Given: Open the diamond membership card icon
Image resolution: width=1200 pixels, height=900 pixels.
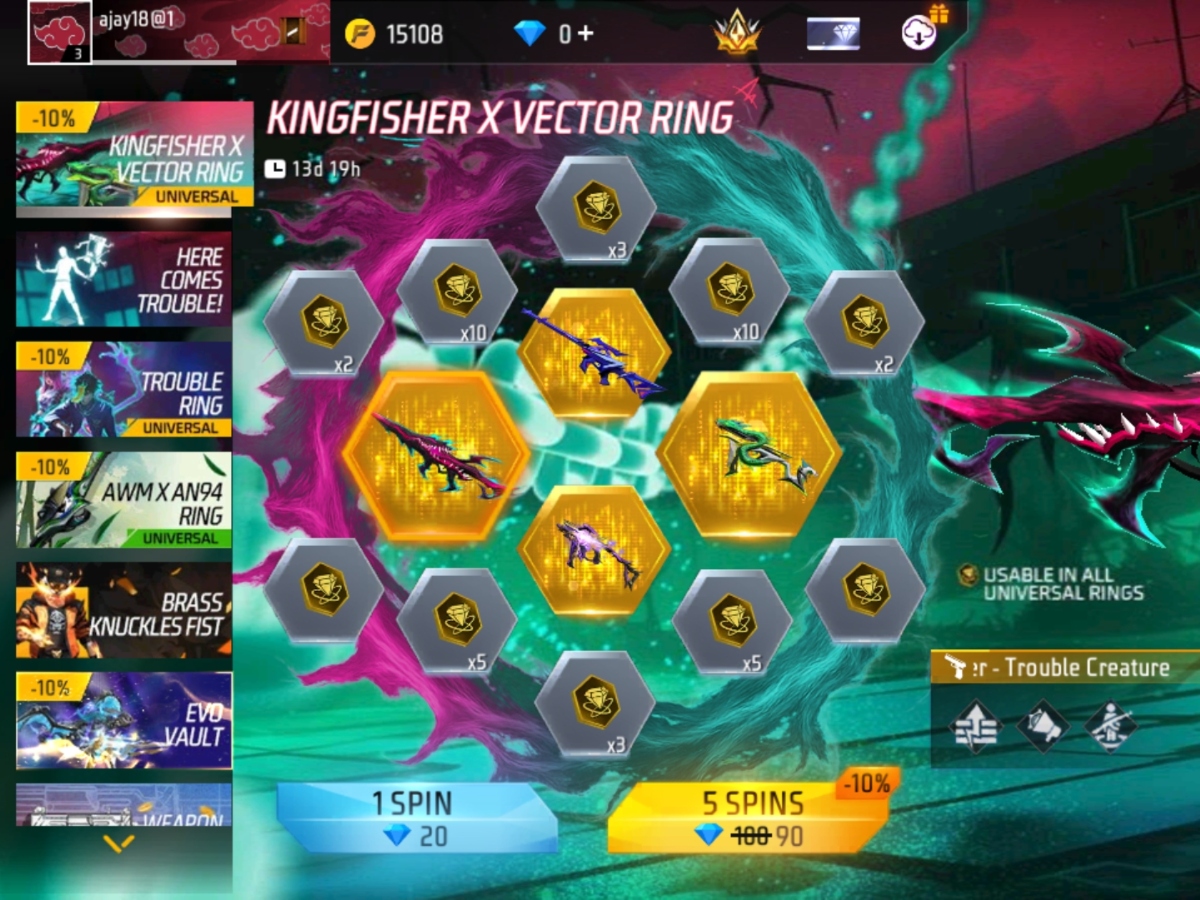Looking at the screenshot, I should [833, 34].
